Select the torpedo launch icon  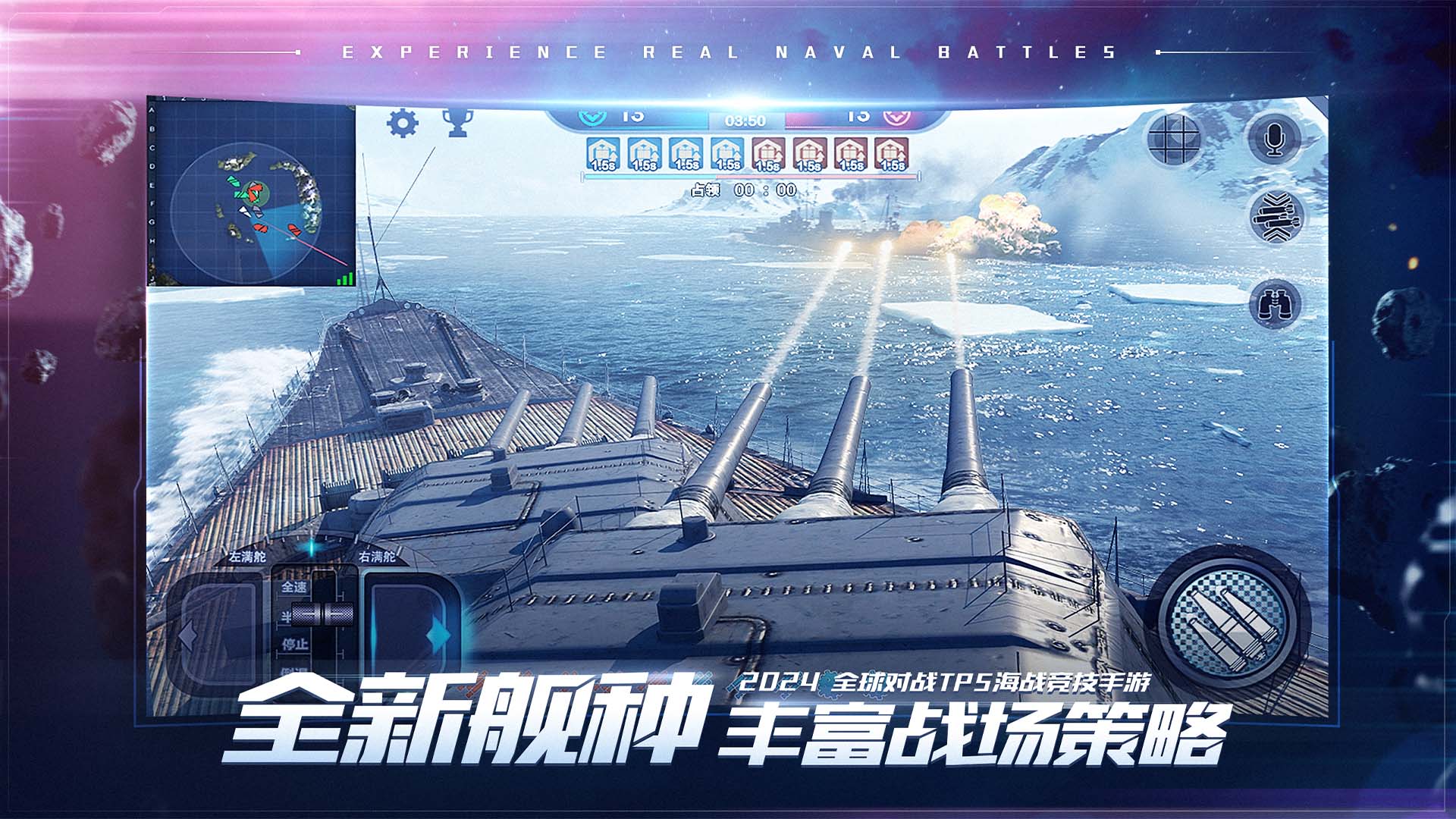click(1276, 218)
